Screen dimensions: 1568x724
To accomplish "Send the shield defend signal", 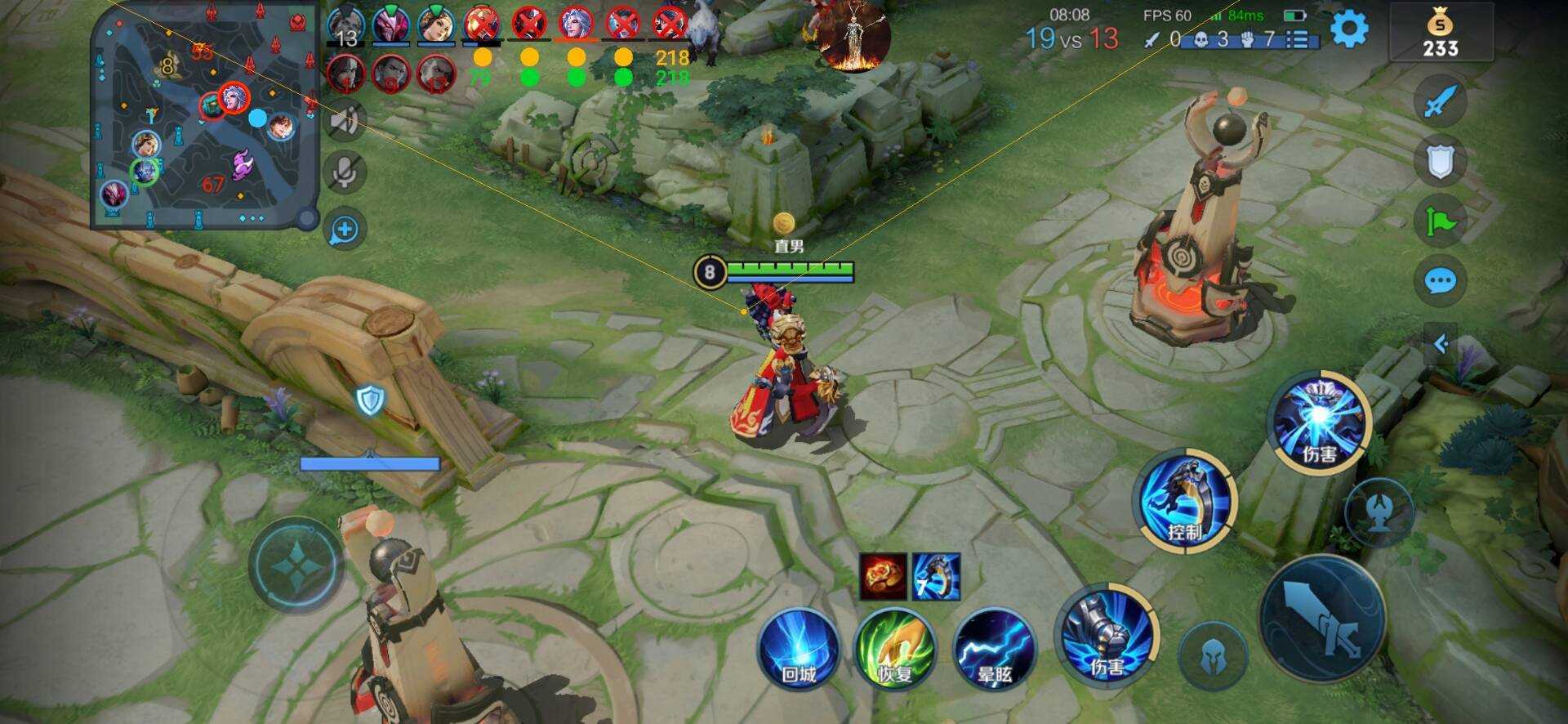I will (1440, 162).
